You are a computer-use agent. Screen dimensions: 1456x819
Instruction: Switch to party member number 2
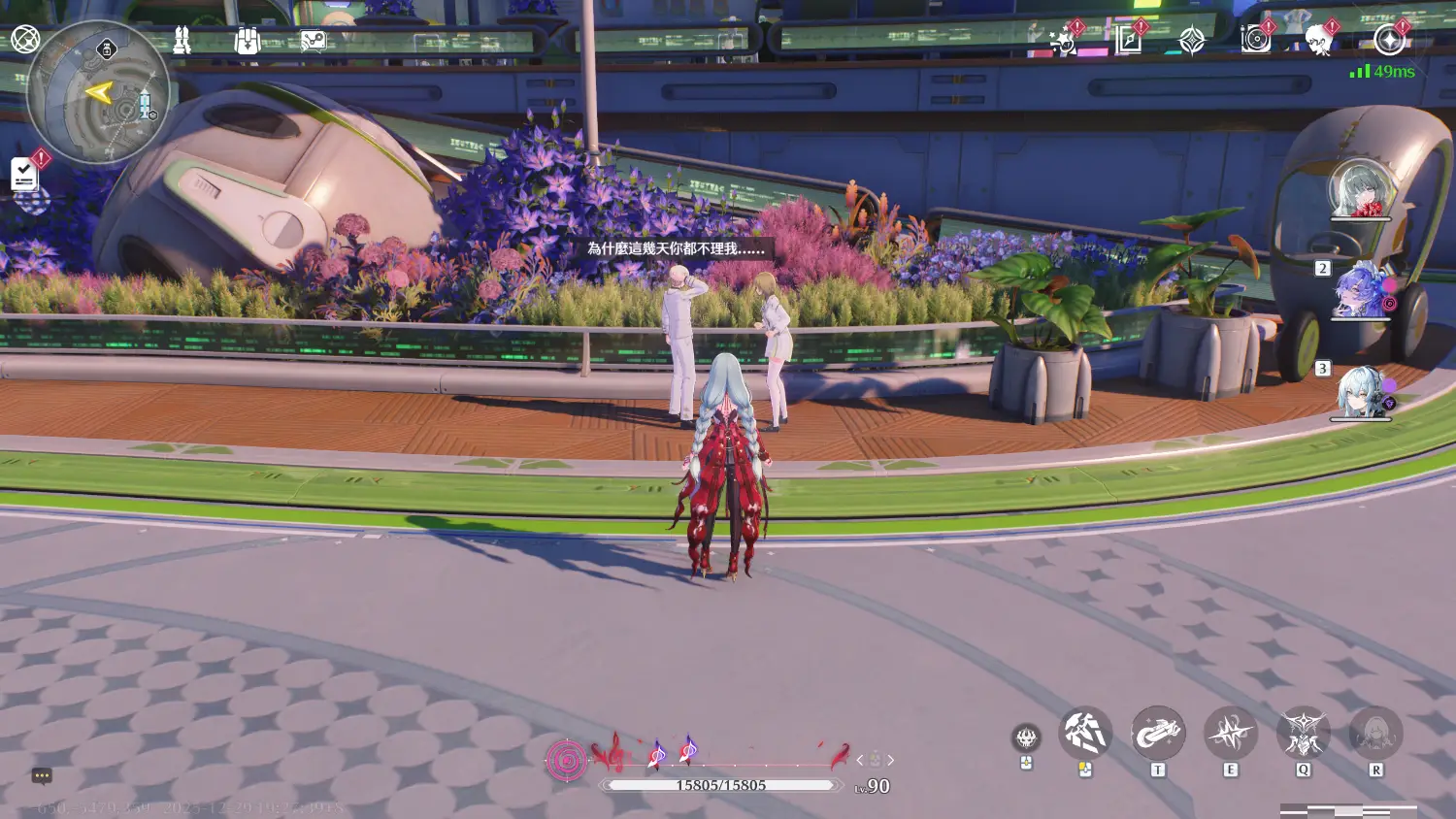pyautogui.click(x=1362, y=290)
